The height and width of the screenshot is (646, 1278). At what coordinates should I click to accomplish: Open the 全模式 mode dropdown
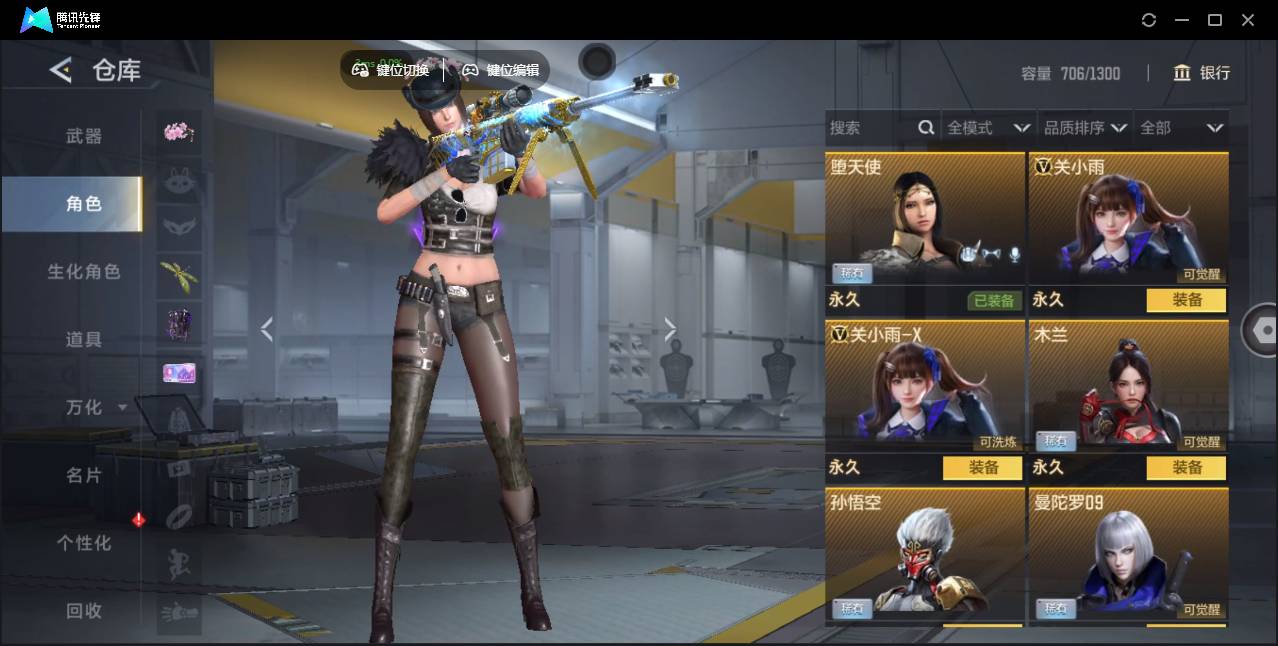[988, 128]
